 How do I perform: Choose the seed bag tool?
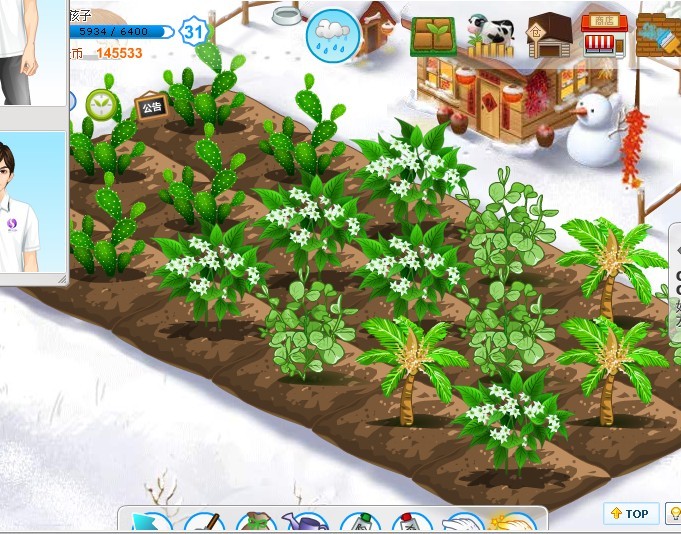256,524
